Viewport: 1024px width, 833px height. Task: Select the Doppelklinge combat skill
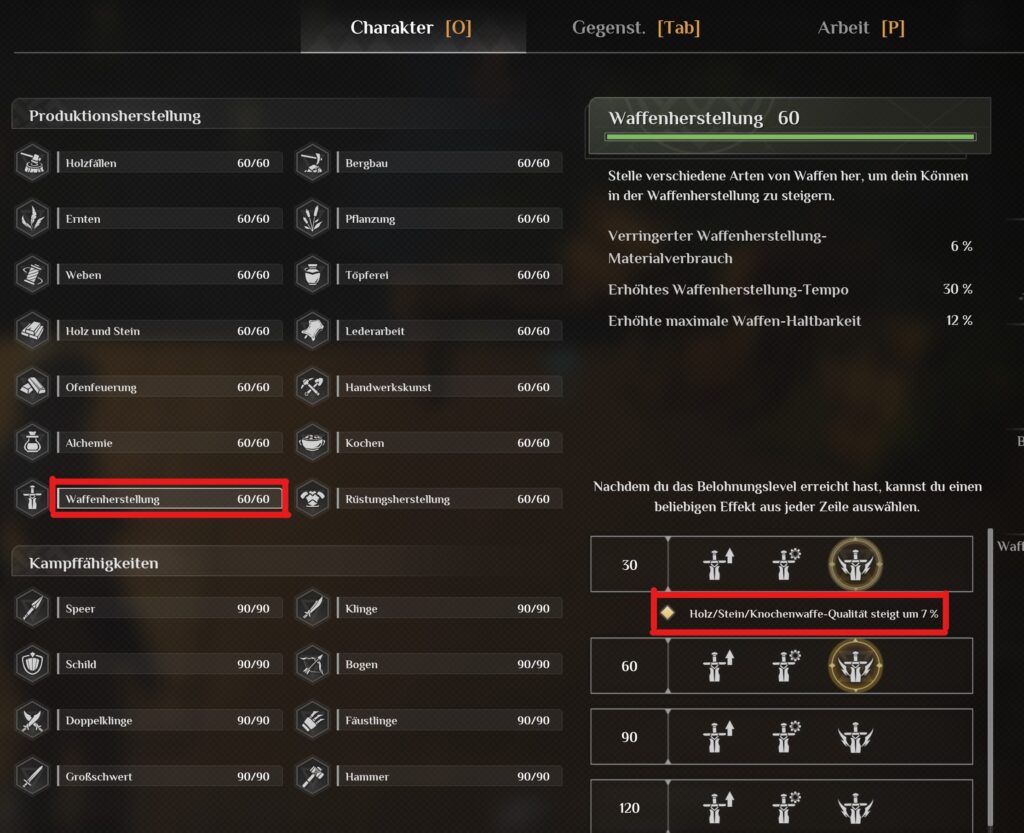click(x=166, y=721)
